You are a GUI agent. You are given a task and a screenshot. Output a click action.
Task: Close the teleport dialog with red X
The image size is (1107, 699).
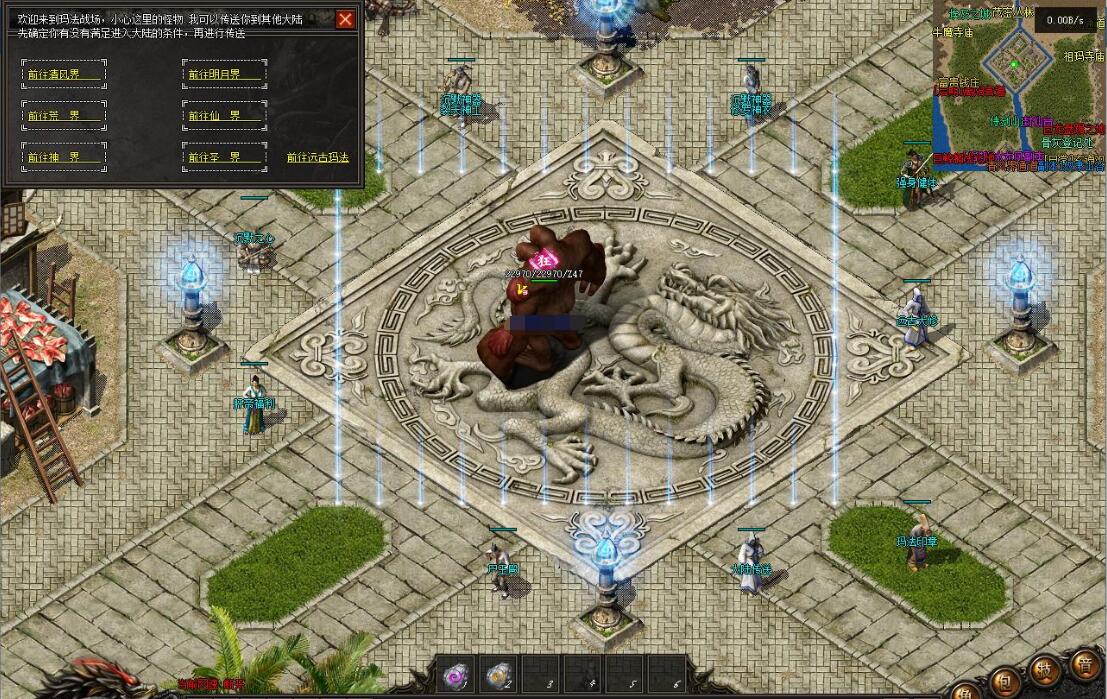345,20
